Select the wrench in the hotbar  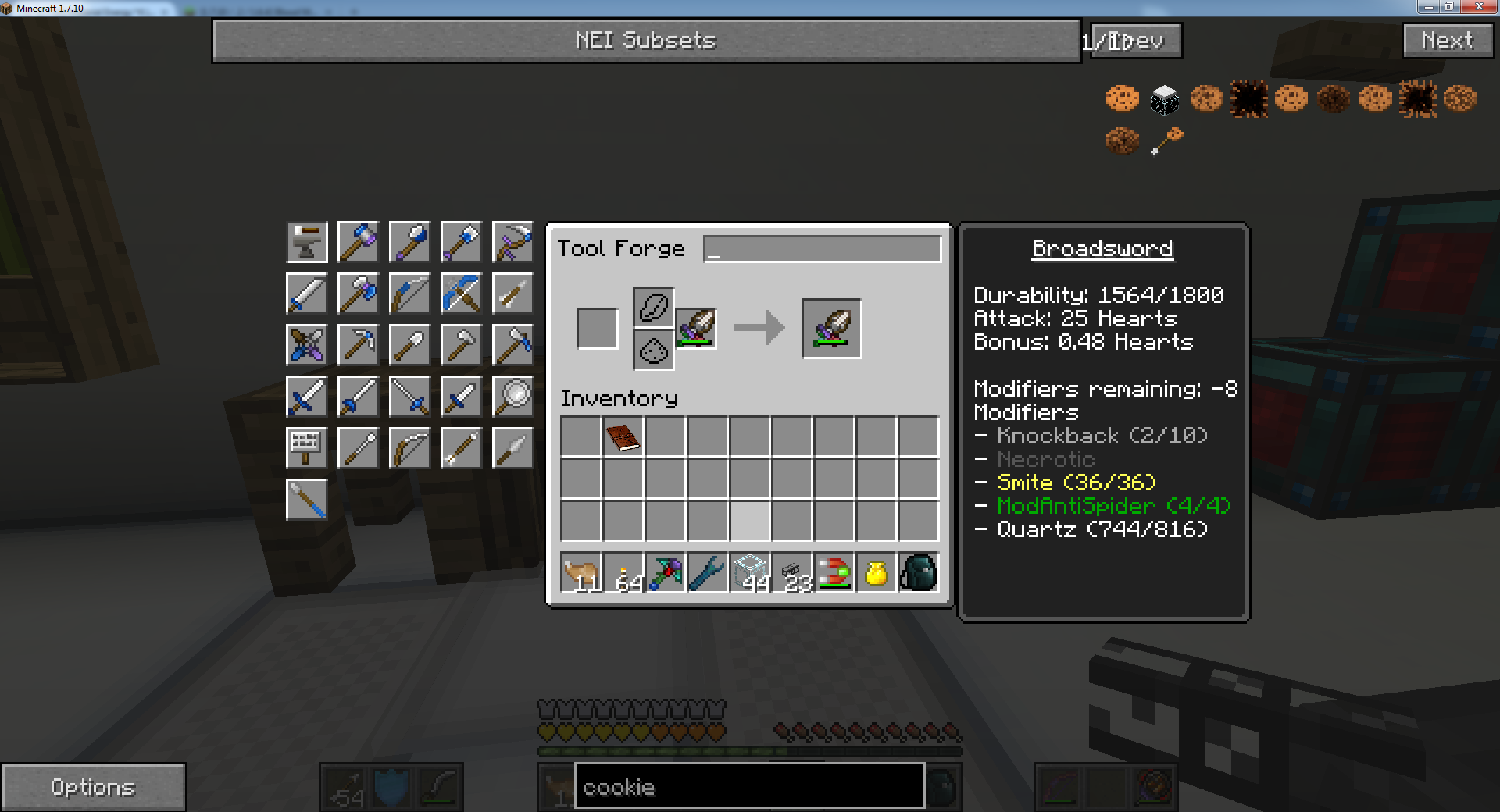[x=708, y=574]
